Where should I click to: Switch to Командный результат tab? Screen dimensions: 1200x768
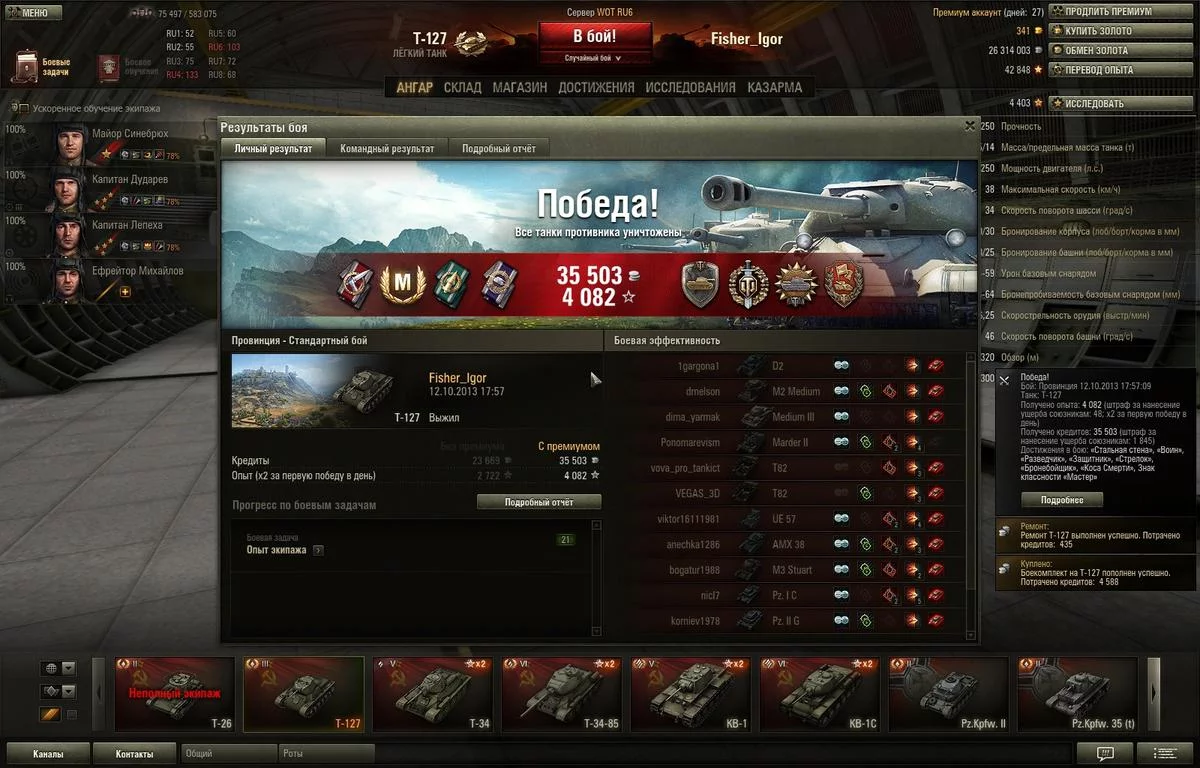coord(387,149)
